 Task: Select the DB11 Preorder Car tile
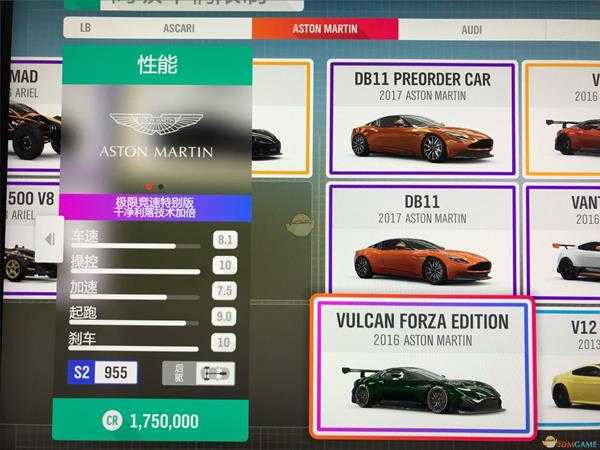pyautogui.click(x=421, y=117)
